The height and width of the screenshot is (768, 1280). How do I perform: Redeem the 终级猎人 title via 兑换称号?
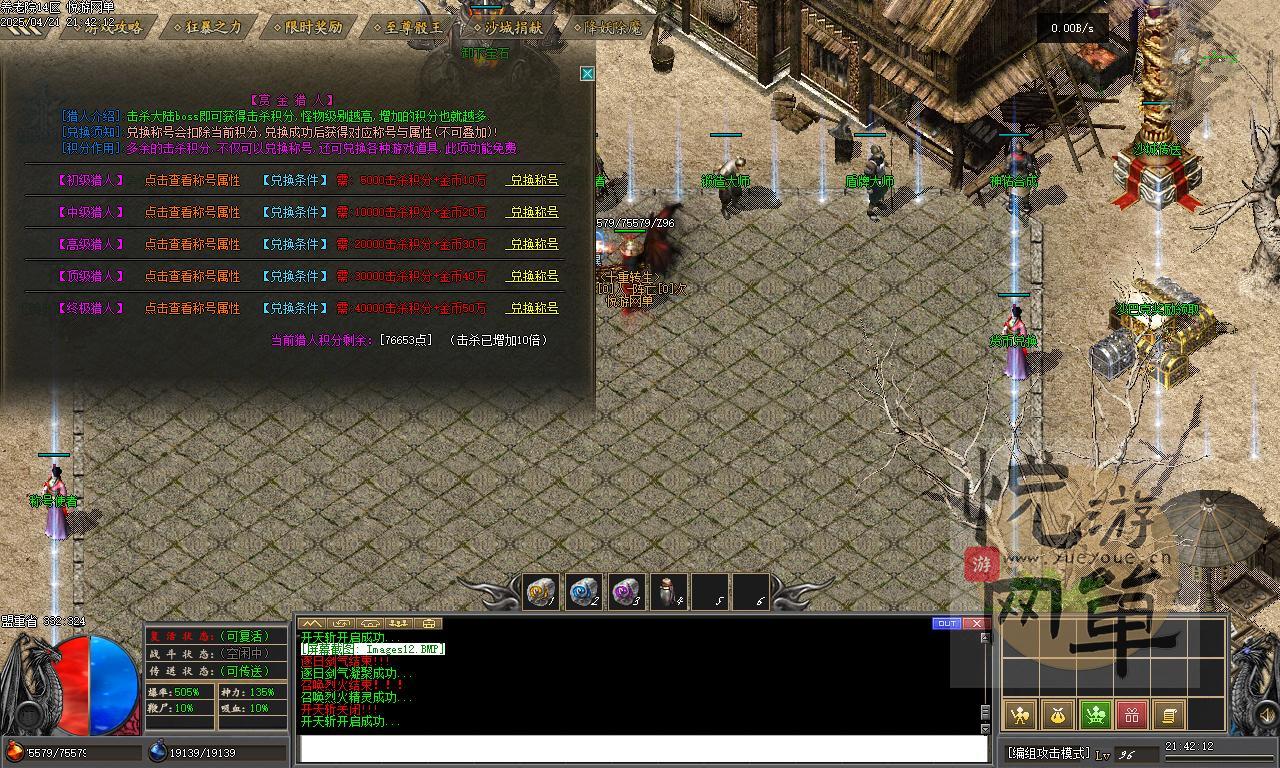pyautogui.click(x=534, y=308)
